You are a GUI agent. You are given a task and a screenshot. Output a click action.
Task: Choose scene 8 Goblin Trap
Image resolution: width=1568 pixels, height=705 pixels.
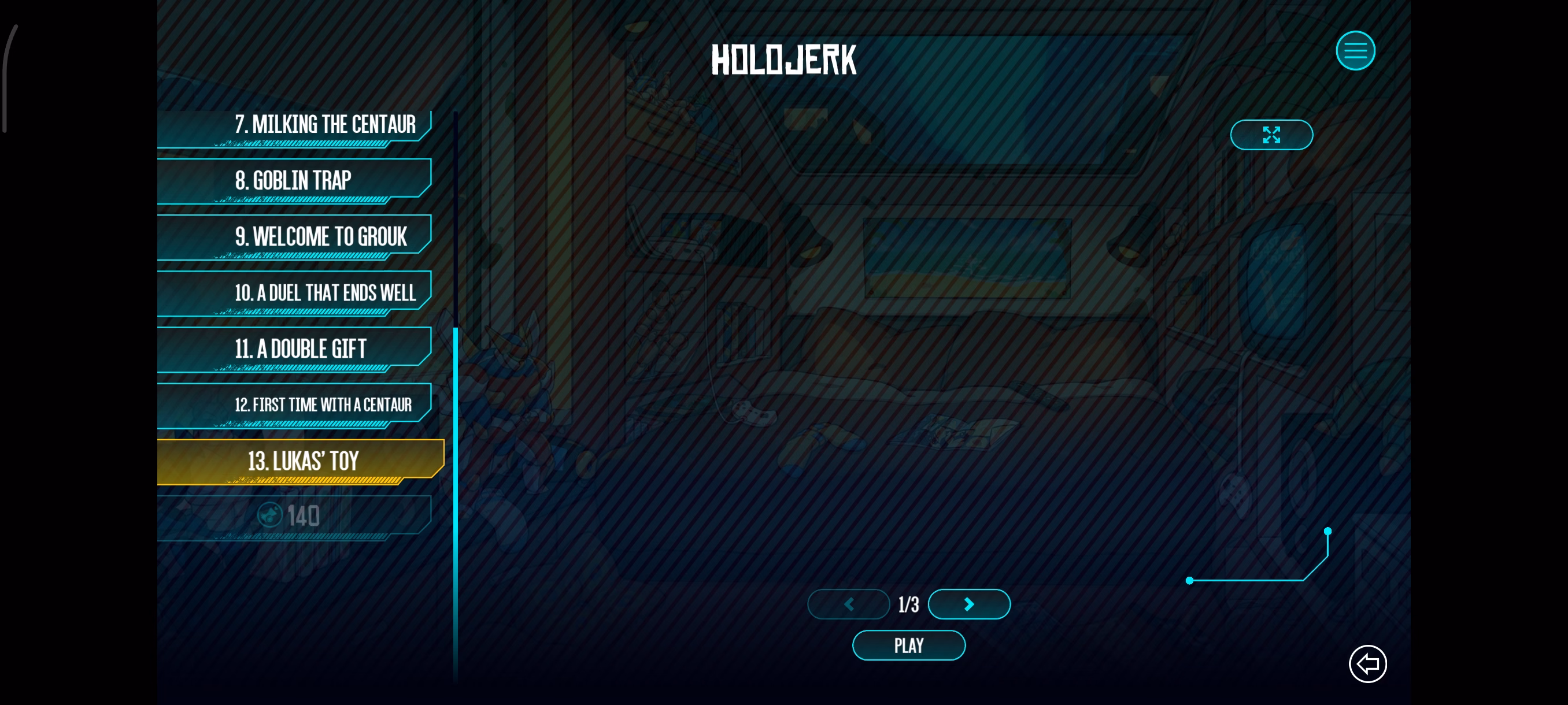point(295,181)
